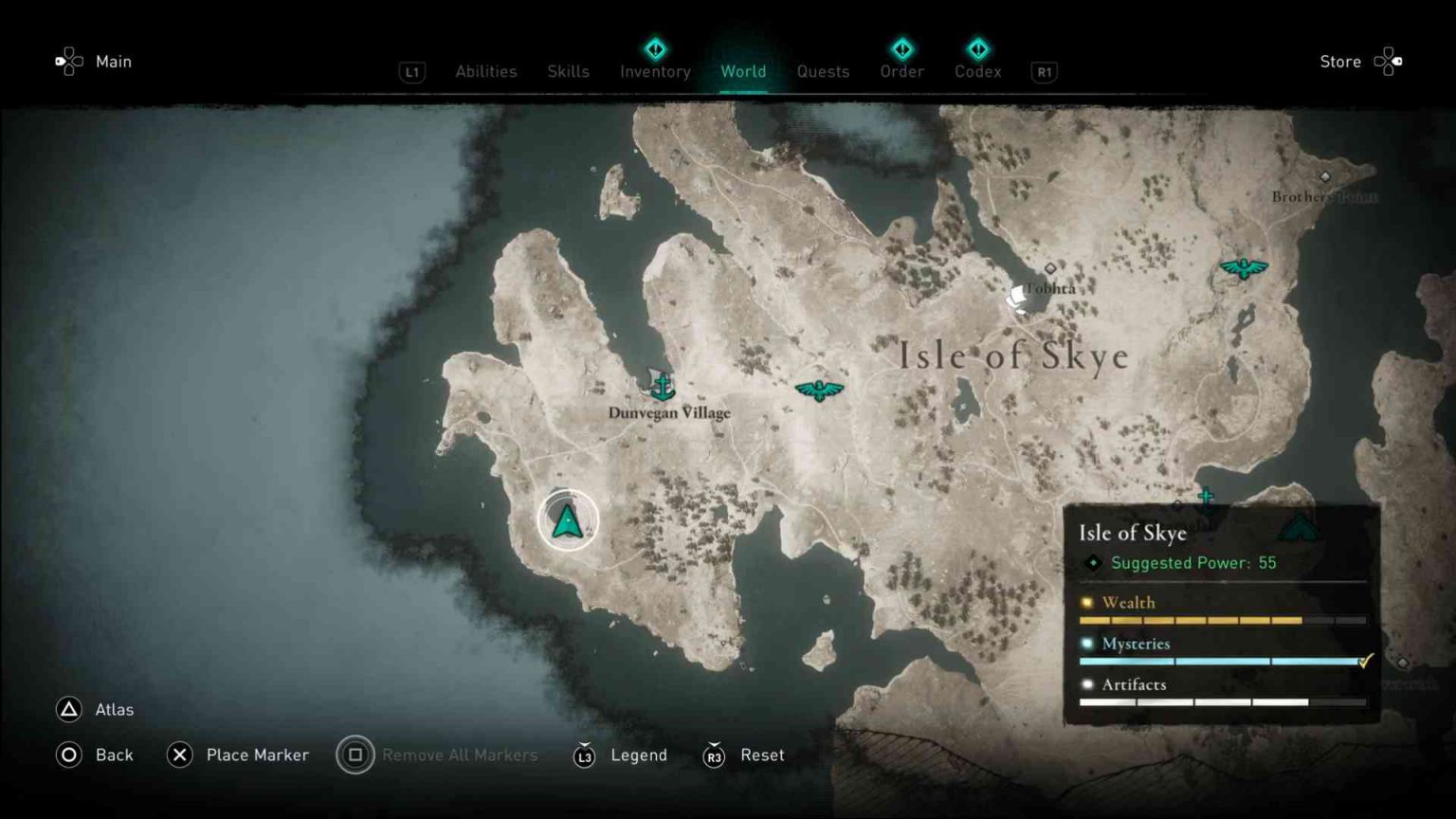Open the Inventory tab

click(x=654, y=71)
